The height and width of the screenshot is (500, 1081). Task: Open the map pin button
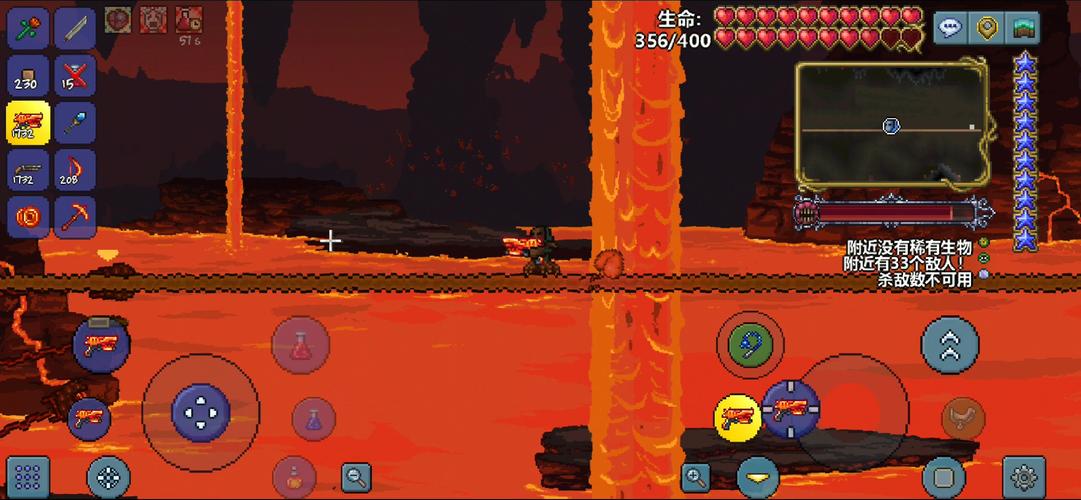(x=988, y=28)
